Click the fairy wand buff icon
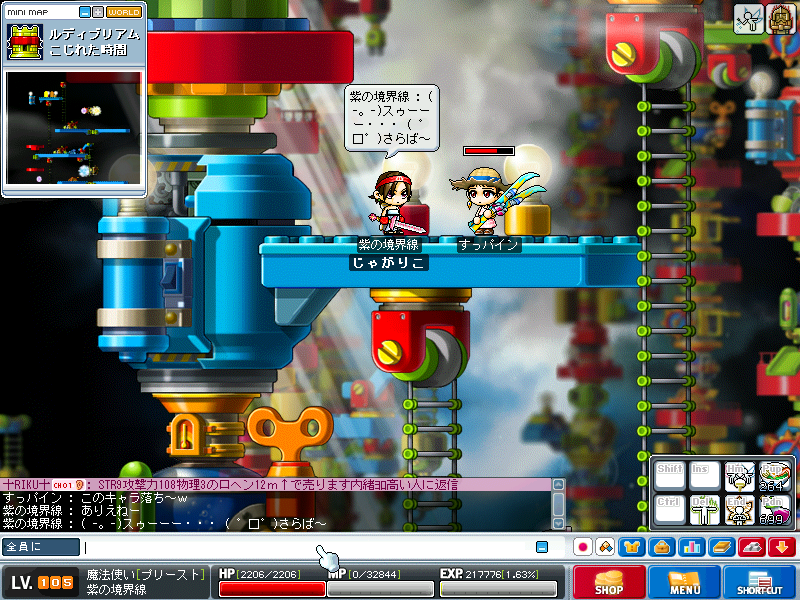Image resolution: width=800 pixels, height=600 pixels. [747, 20]
